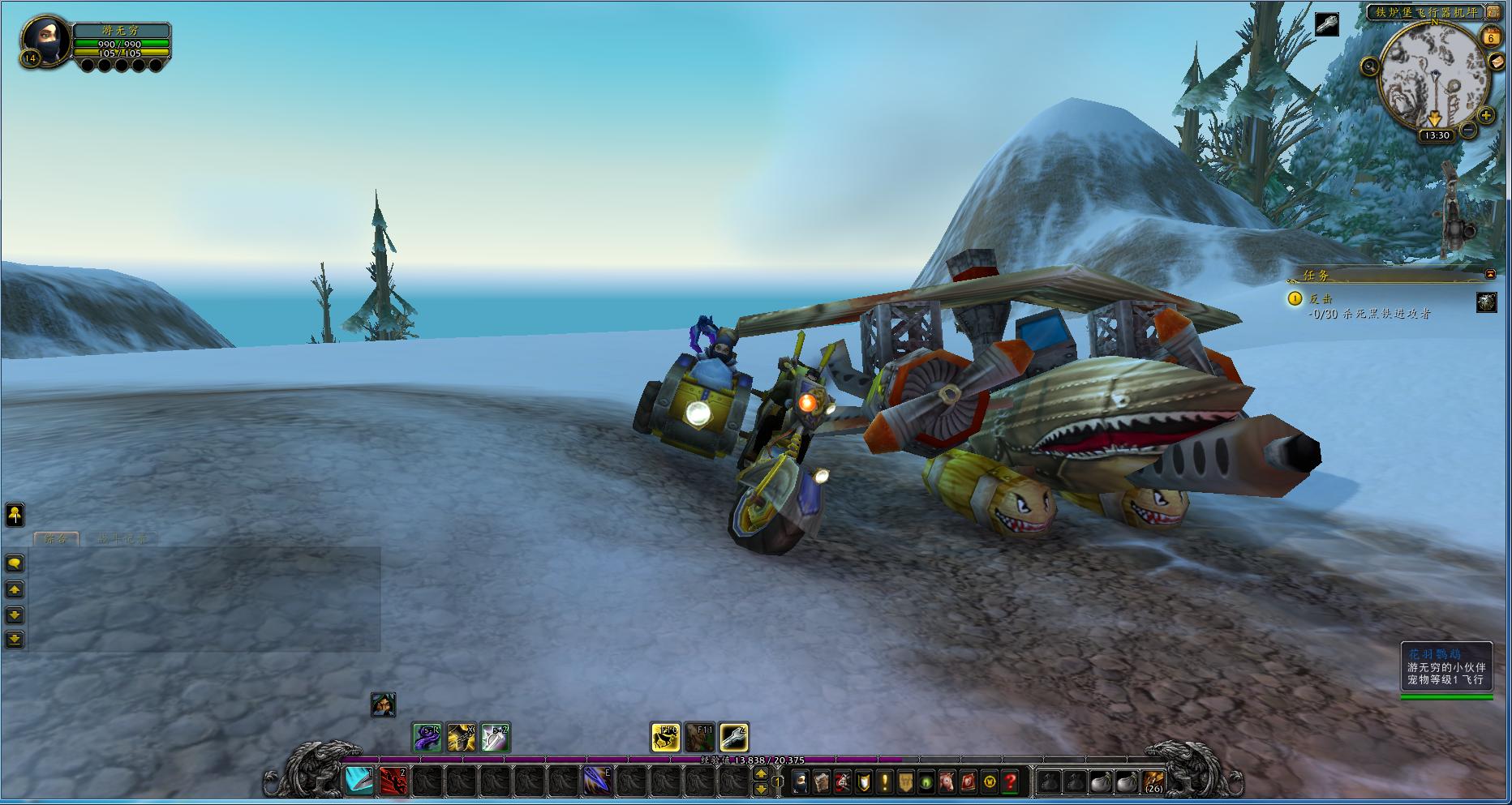Zoom in on the minimap
The image size is (1512, 805).
1486,116
